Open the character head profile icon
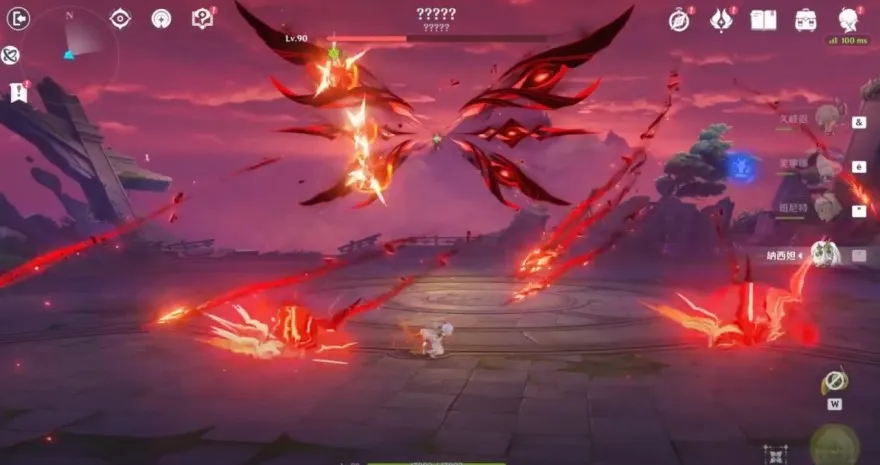 (848, 19)
